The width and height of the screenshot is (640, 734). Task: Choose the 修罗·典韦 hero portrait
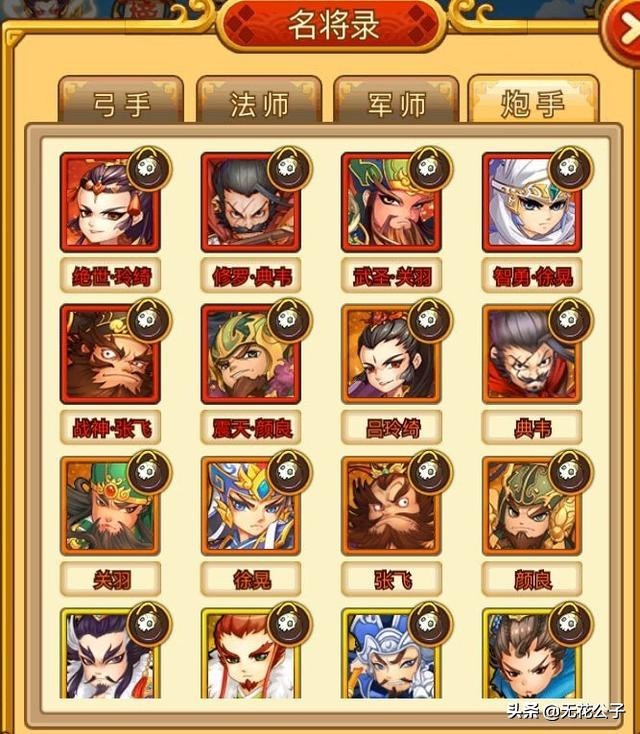248,203
